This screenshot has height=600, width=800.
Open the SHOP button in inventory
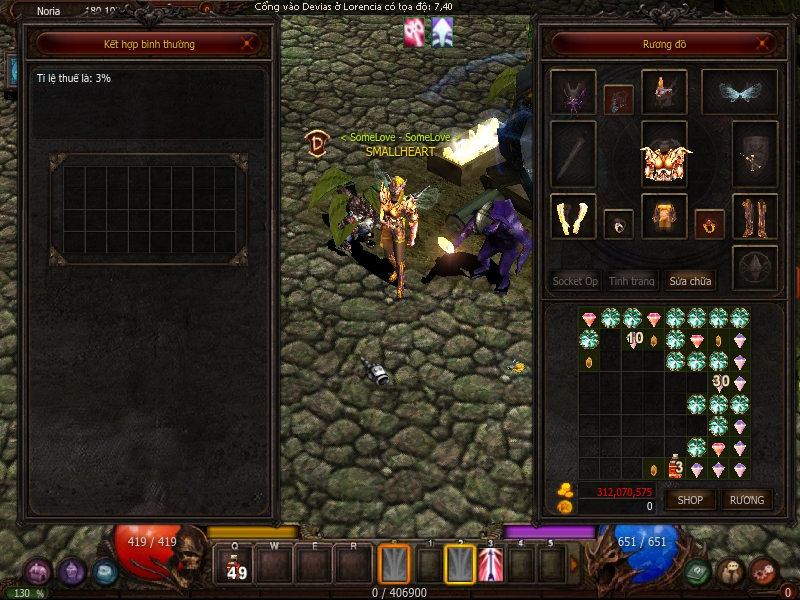[x=691, y=499]
